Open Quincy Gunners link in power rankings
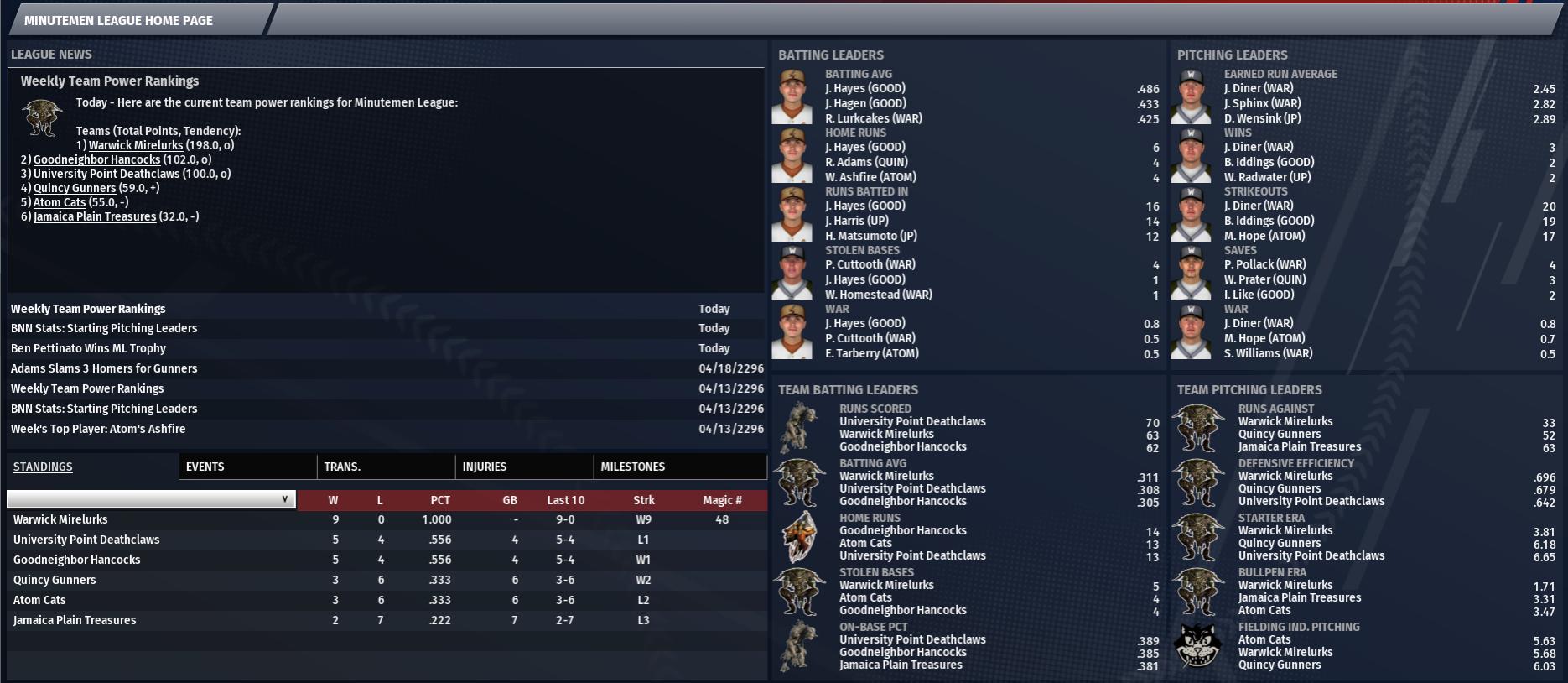Screen dimensions: 1568x683 click(x=75, y=188)
